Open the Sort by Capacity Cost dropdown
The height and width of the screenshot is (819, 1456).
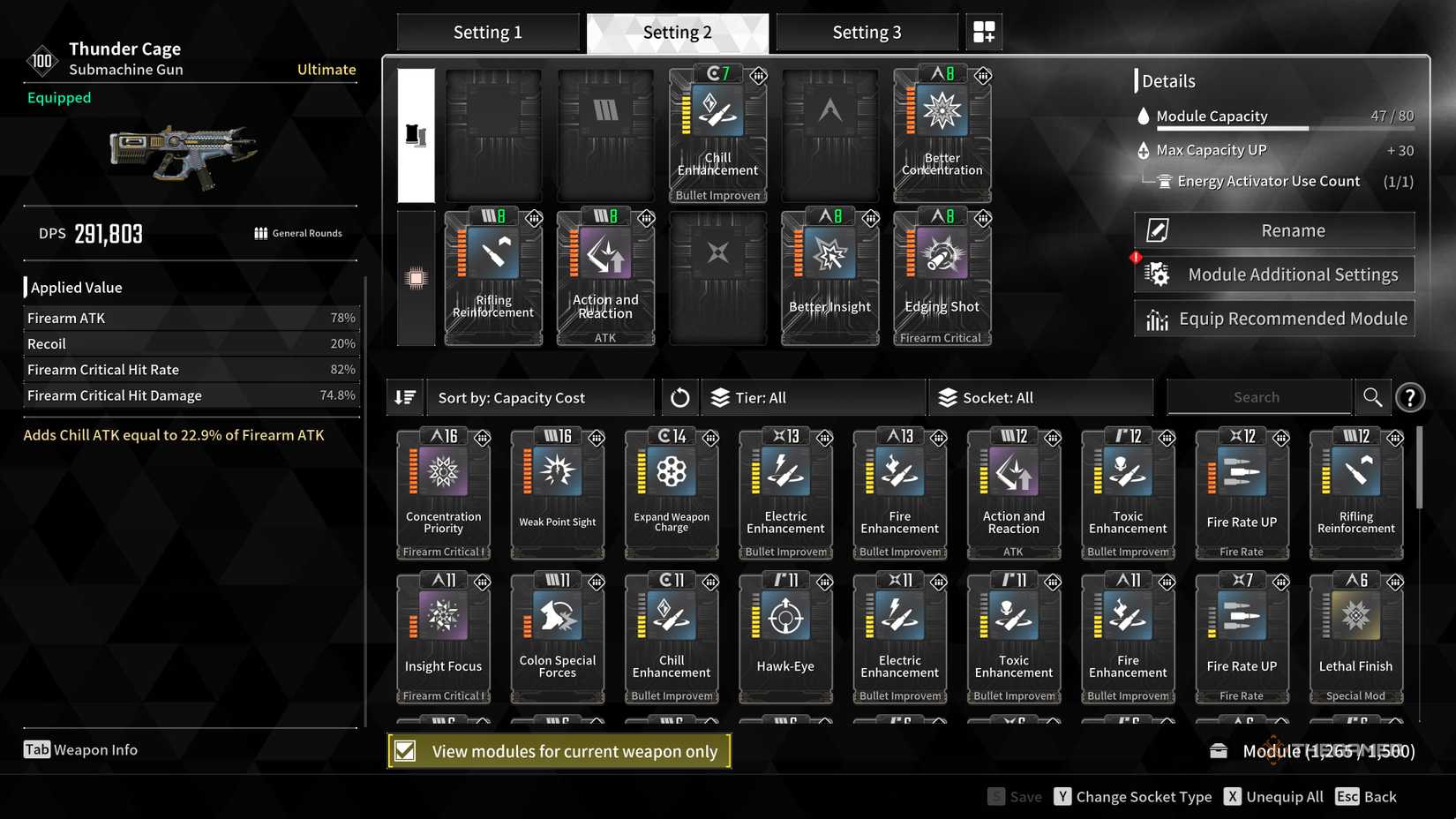[x=540, y=397]
